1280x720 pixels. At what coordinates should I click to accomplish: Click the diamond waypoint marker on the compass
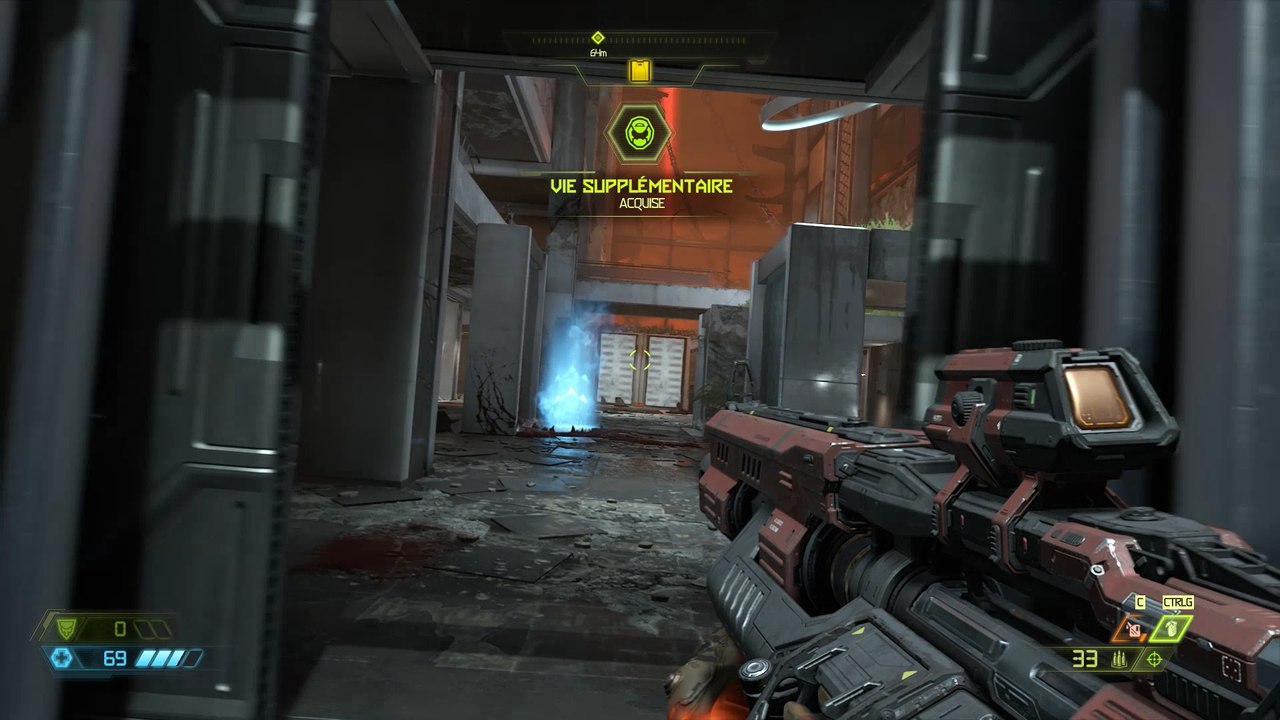pos(598,37)
